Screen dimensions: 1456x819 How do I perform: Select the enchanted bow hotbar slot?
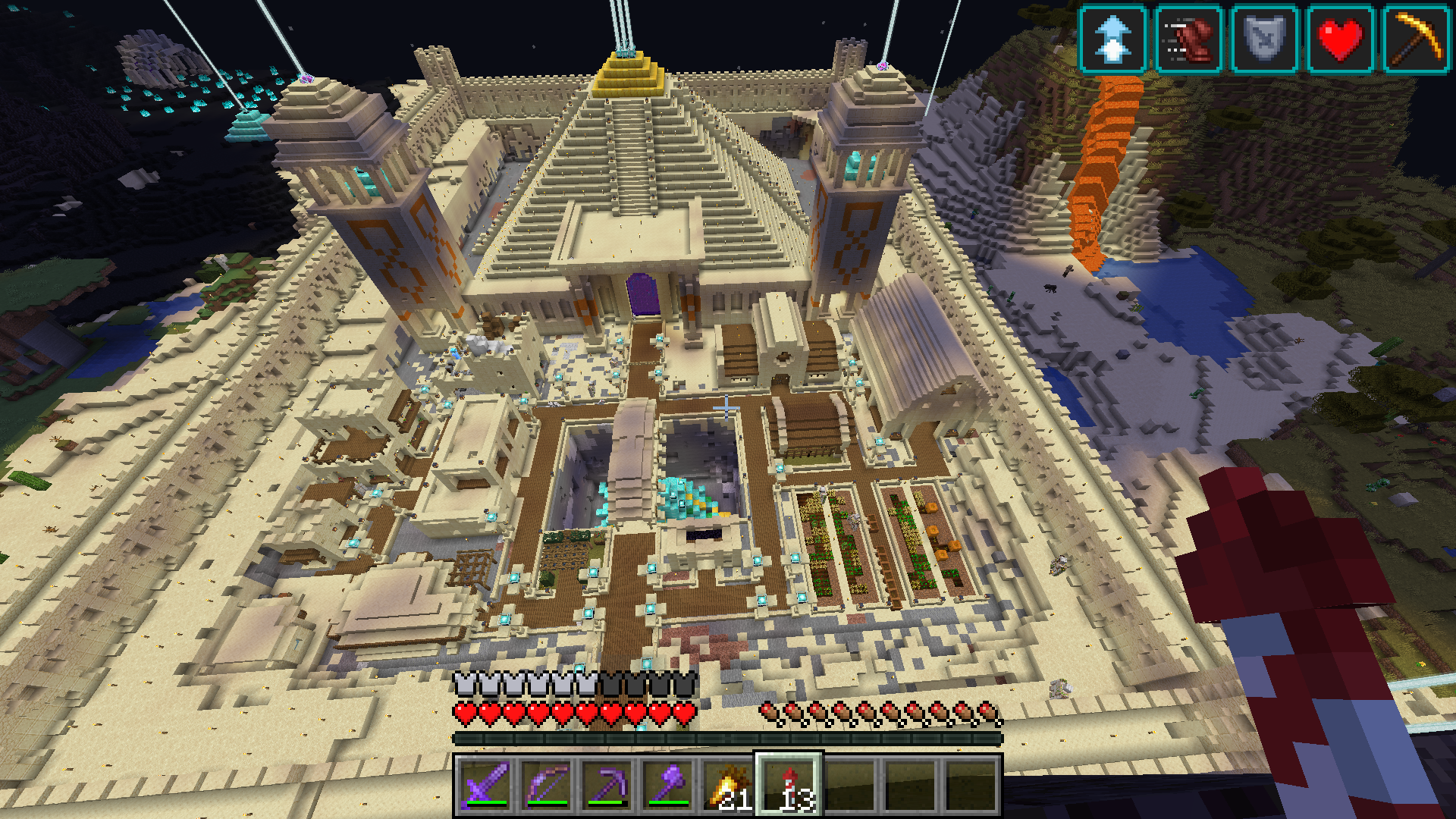coord(546,785)
